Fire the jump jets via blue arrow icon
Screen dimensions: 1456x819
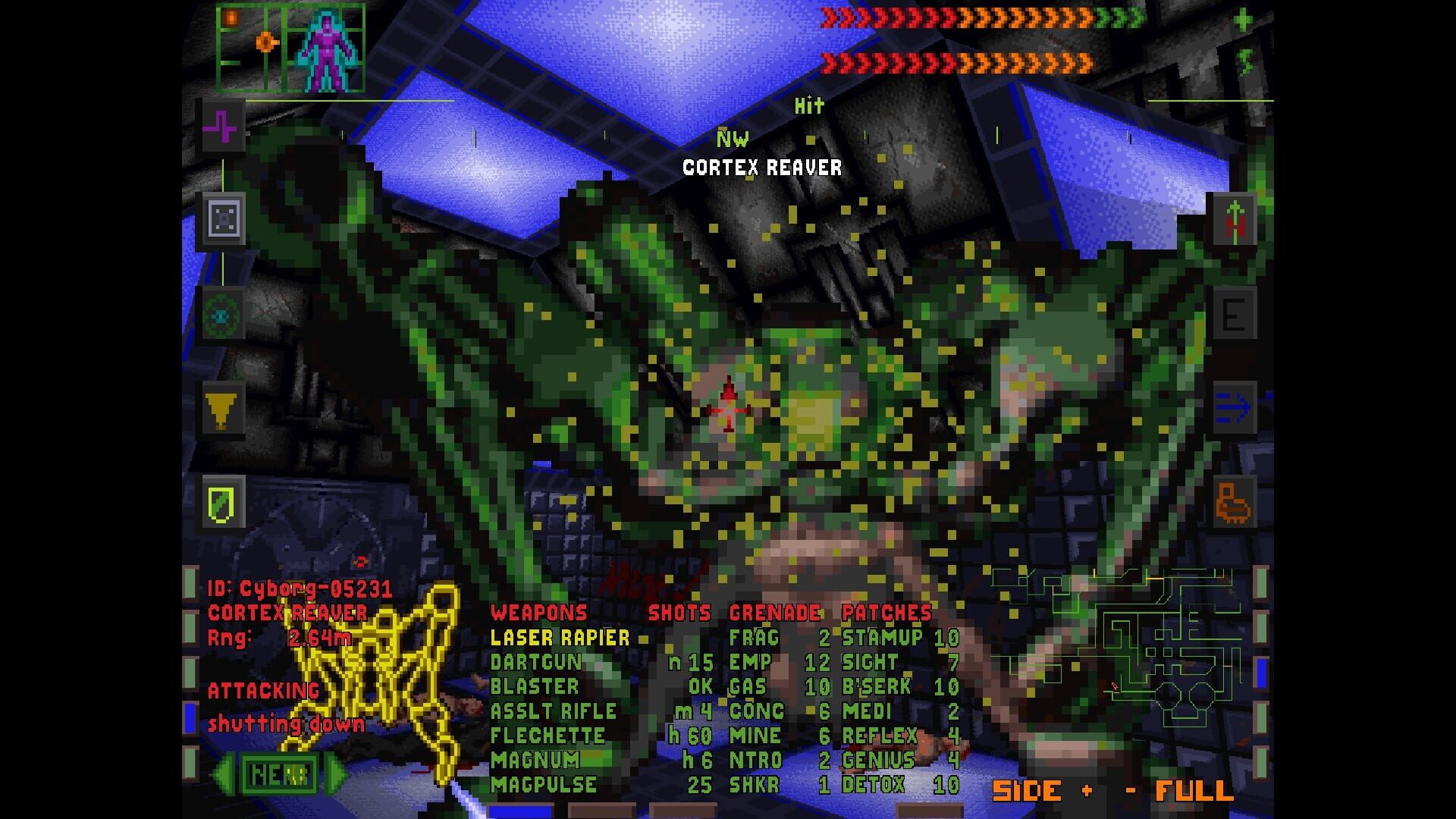1232,406
